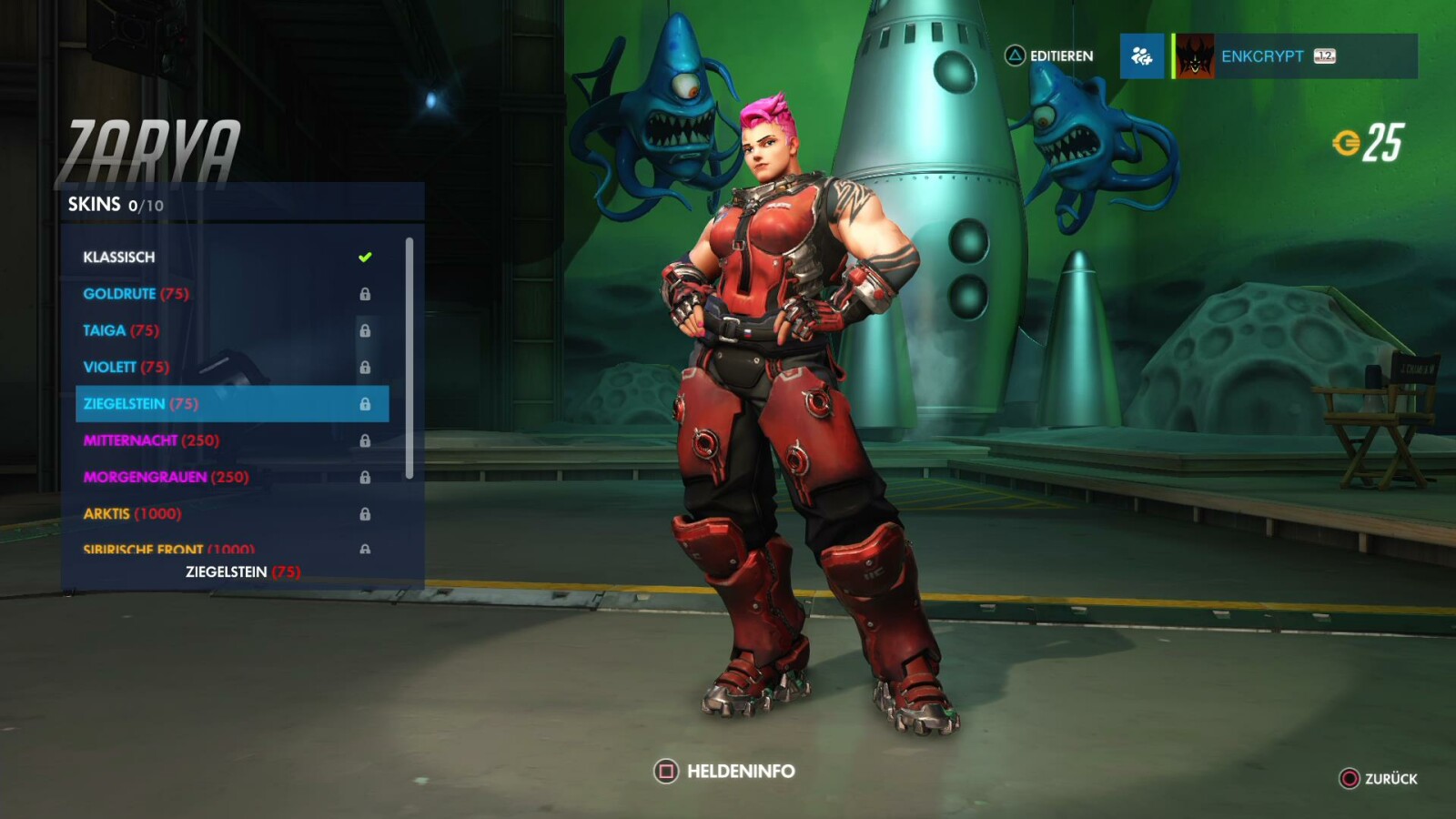This screenshot has width=1456, height=819.
Task: Switch to the SKINS tab
Action: point(94,205)
